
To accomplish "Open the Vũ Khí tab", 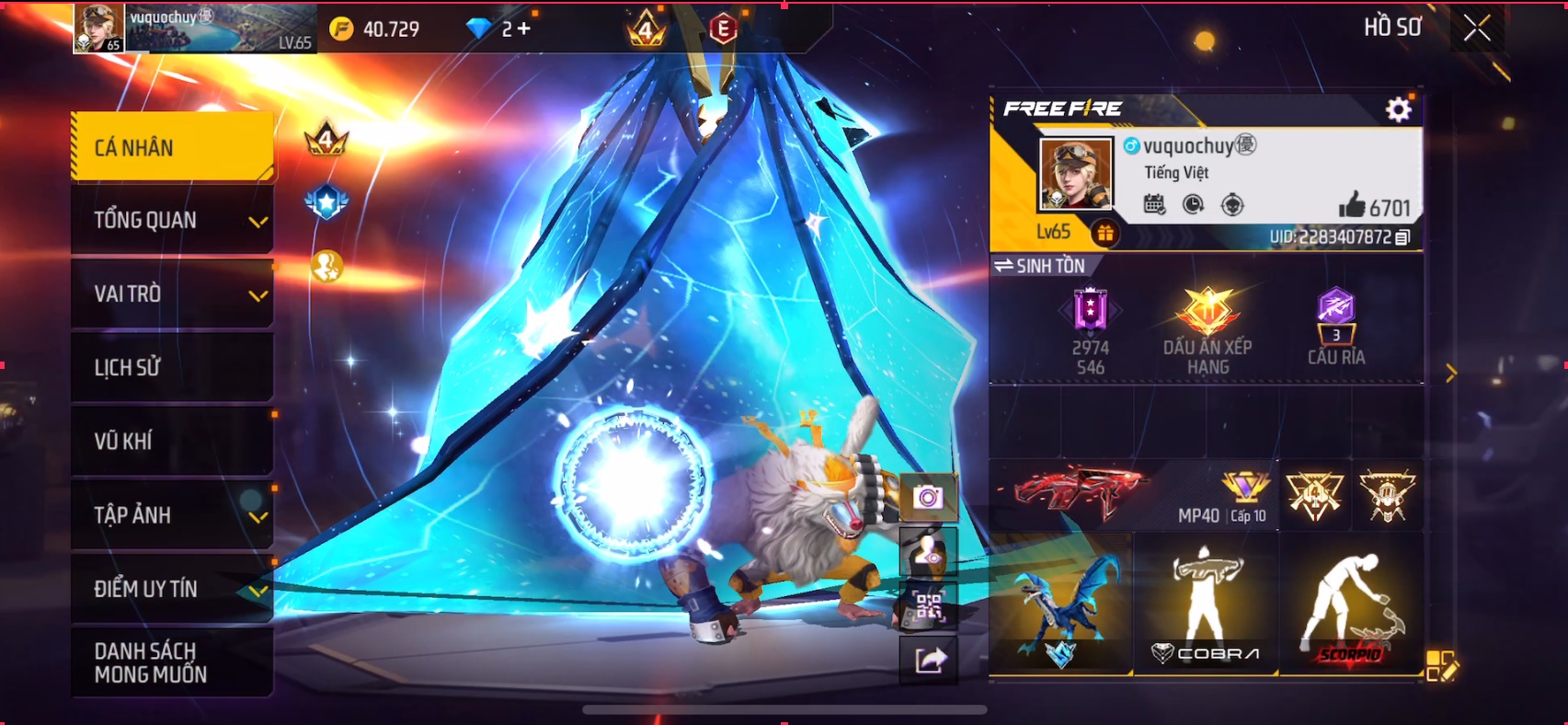I will tap(173, 442).
